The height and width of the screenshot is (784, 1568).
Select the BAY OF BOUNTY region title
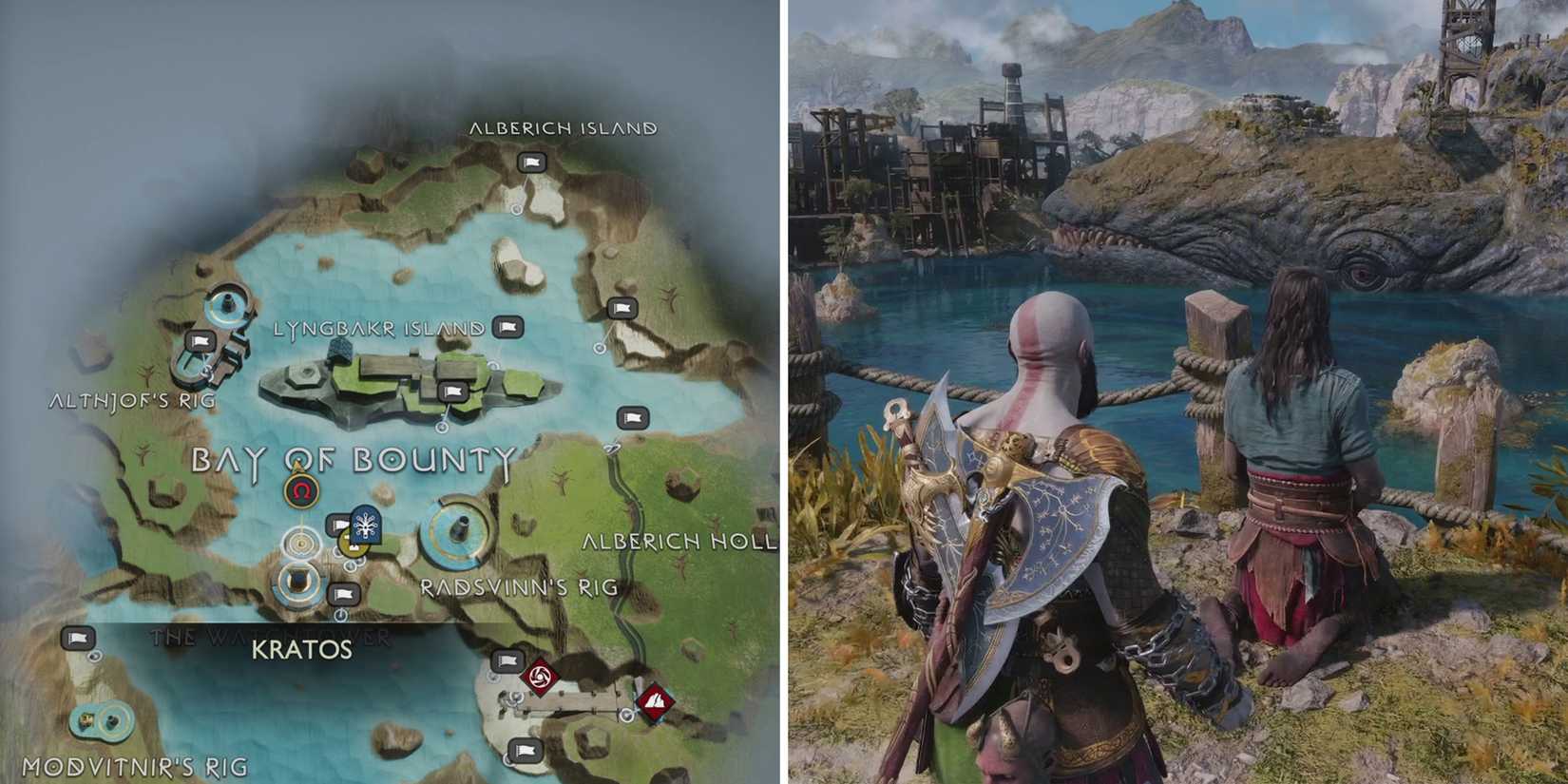click(x=352, y=461)
